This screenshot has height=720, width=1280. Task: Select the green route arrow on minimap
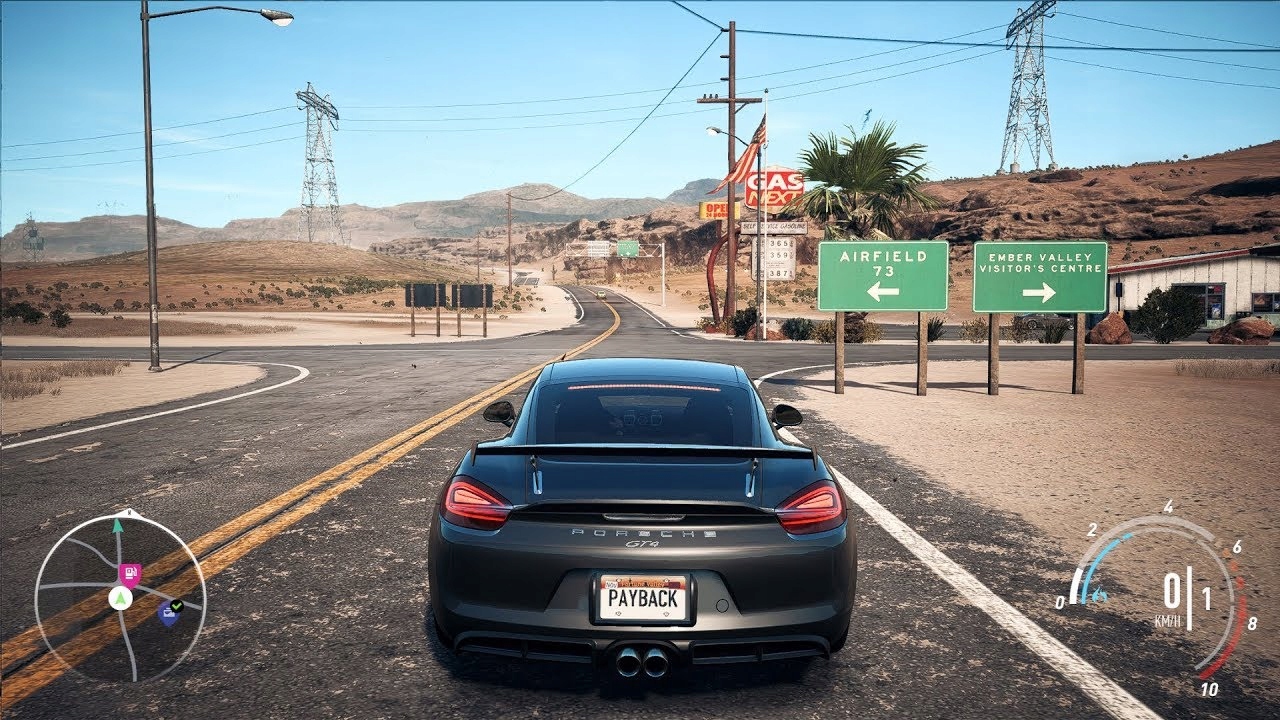[x=118, y=524]
